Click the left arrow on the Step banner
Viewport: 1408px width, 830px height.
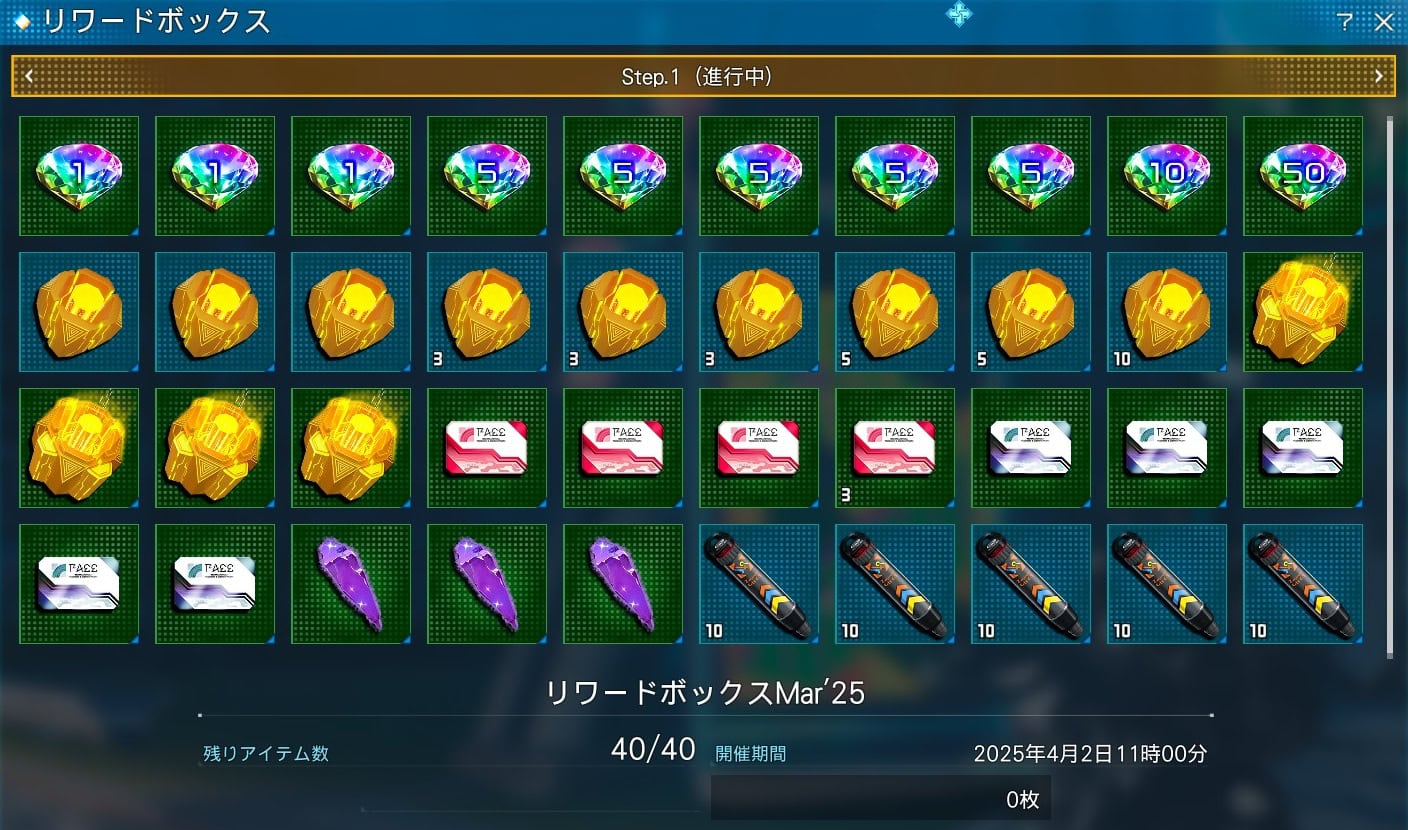30,75
